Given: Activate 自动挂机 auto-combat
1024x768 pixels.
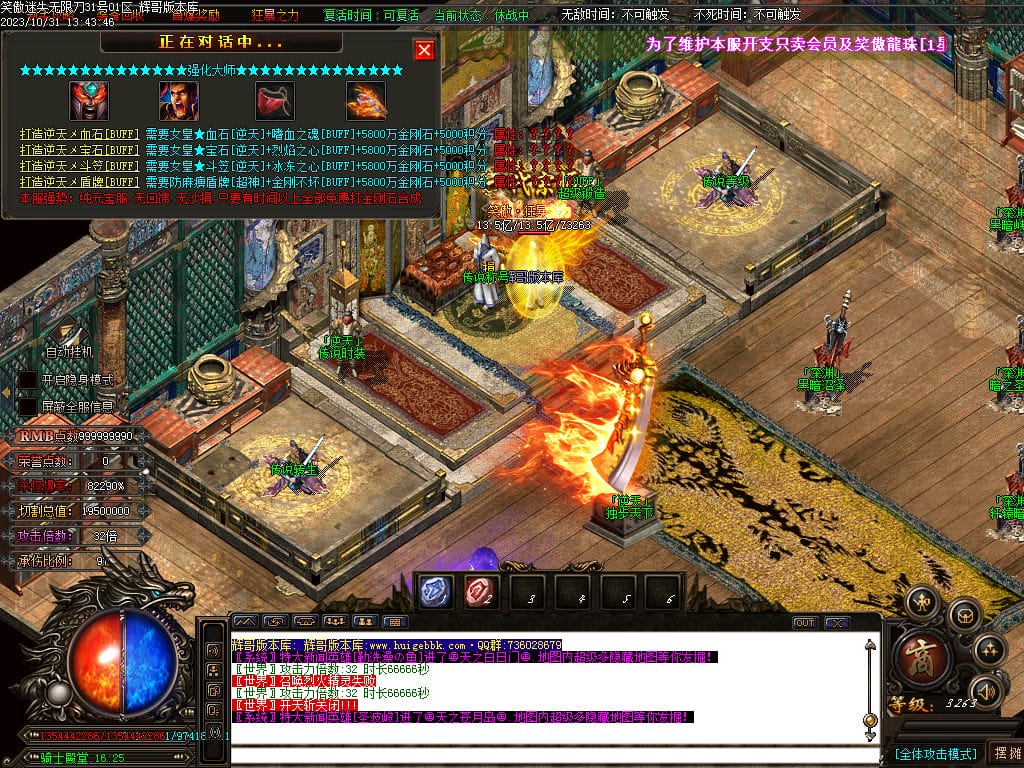Looking at the screenshot, I should 69,352.
